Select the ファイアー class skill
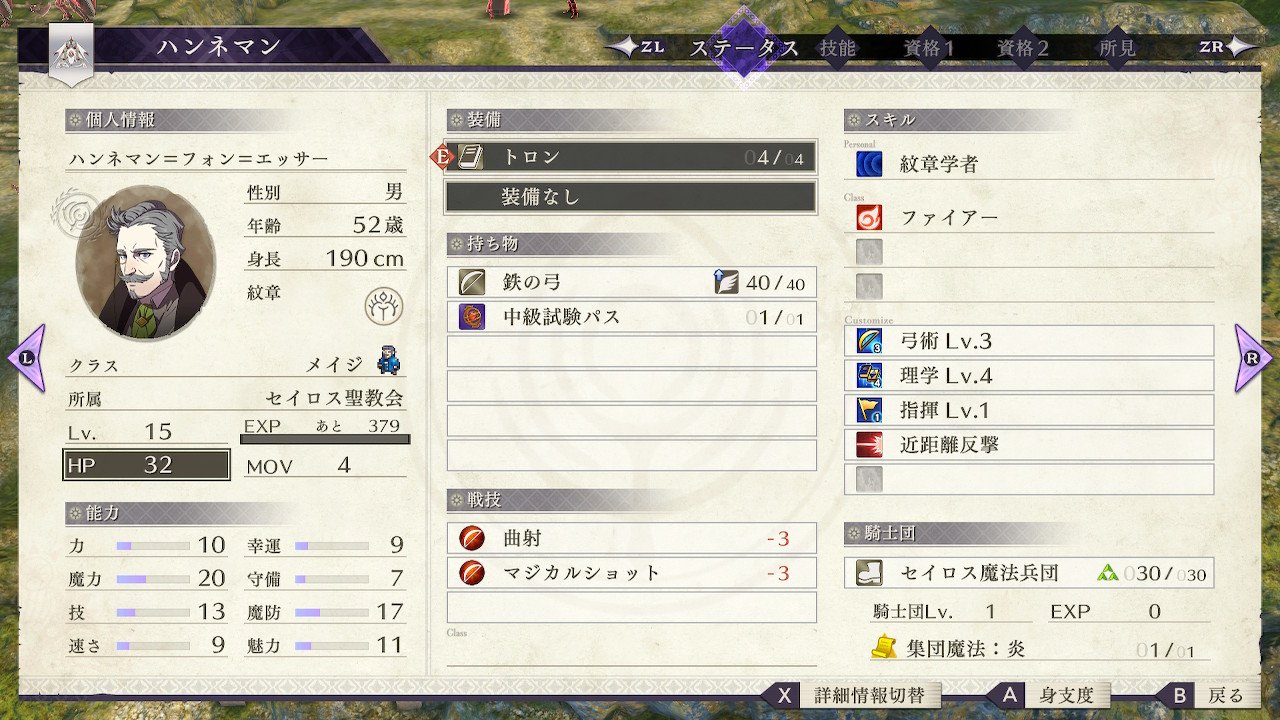The height and width of the screenshot is (720, 1280). click(x=1030, y=217)
